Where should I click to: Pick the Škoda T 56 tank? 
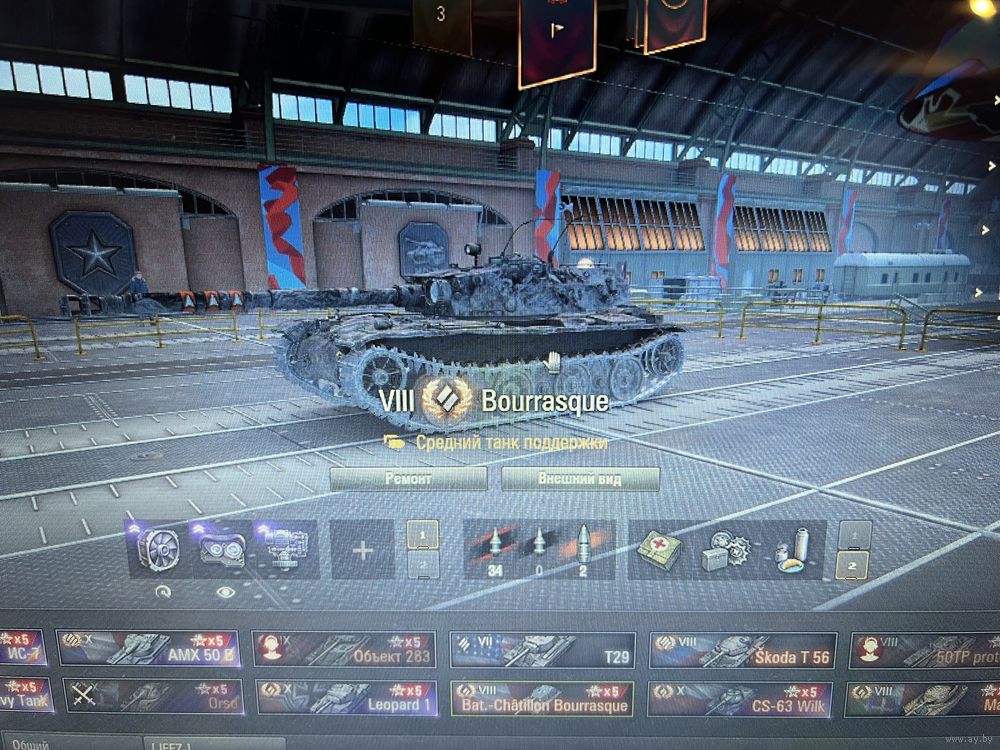pyautogui.click(x=742, y=650)
